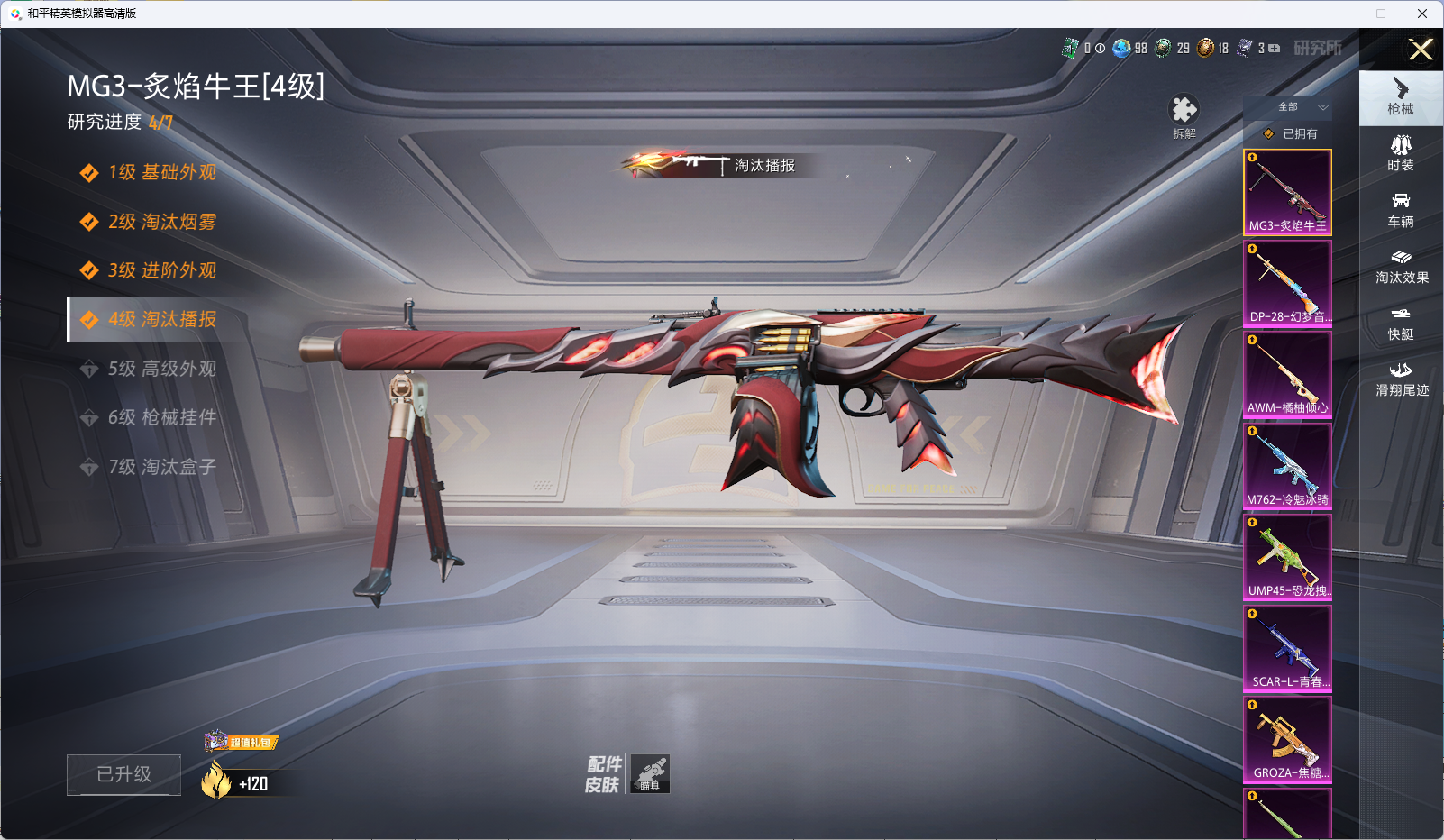Select the UMP45 skin thumbnail
Image resolution: width=1444 pixels, height=840 pixels.
click(1287, 557)
